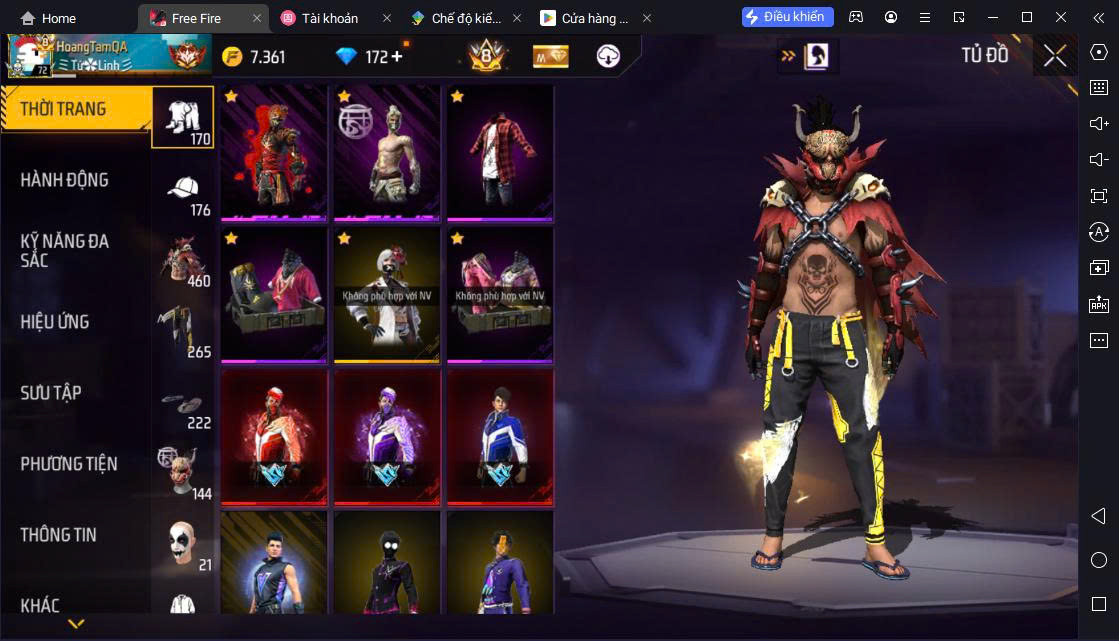Select the red demon costume bundle
This screenshot has width=1119, height=641.
pos(274,152)
